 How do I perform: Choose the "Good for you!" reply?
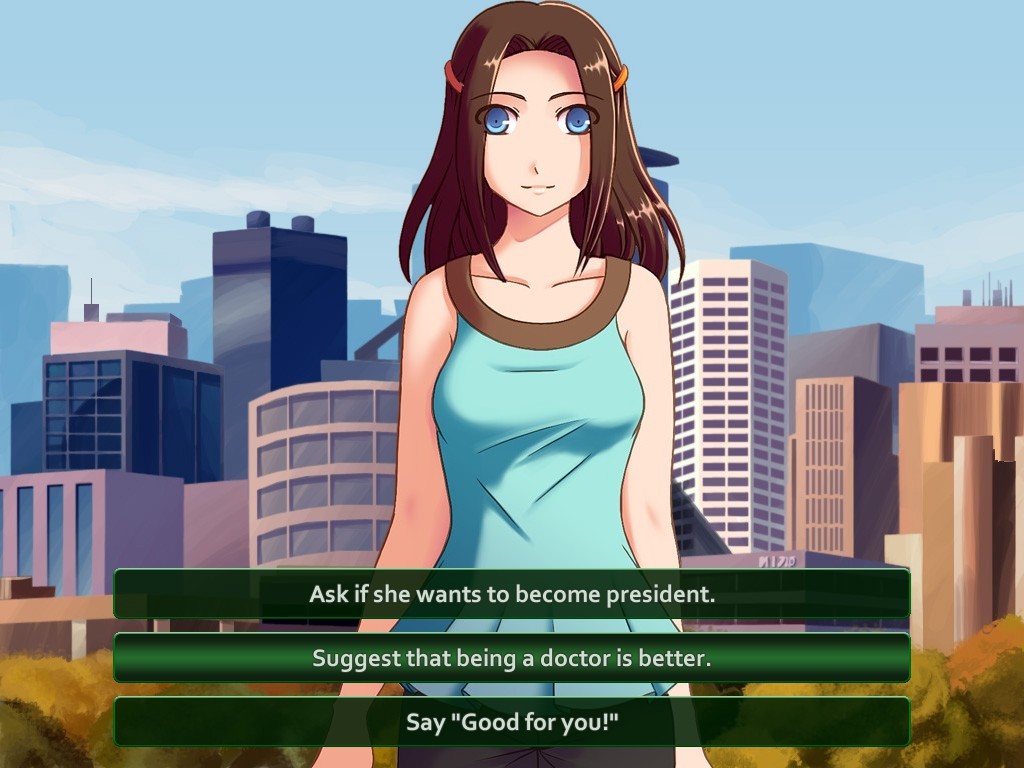pos(512,722)
